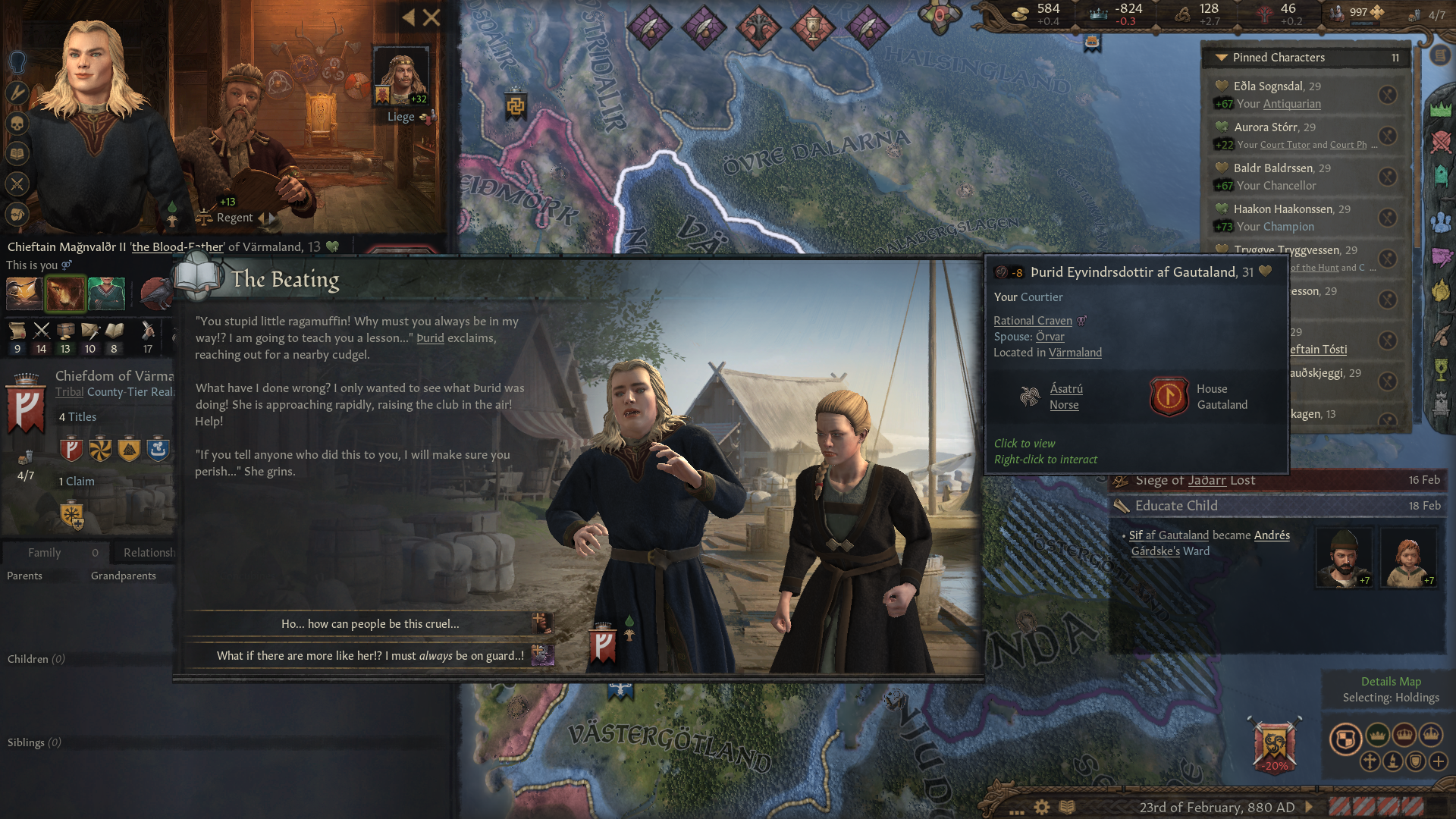Open the Family tab
Viewport: 1456px width, 819px height.
[x=45, y=553]
